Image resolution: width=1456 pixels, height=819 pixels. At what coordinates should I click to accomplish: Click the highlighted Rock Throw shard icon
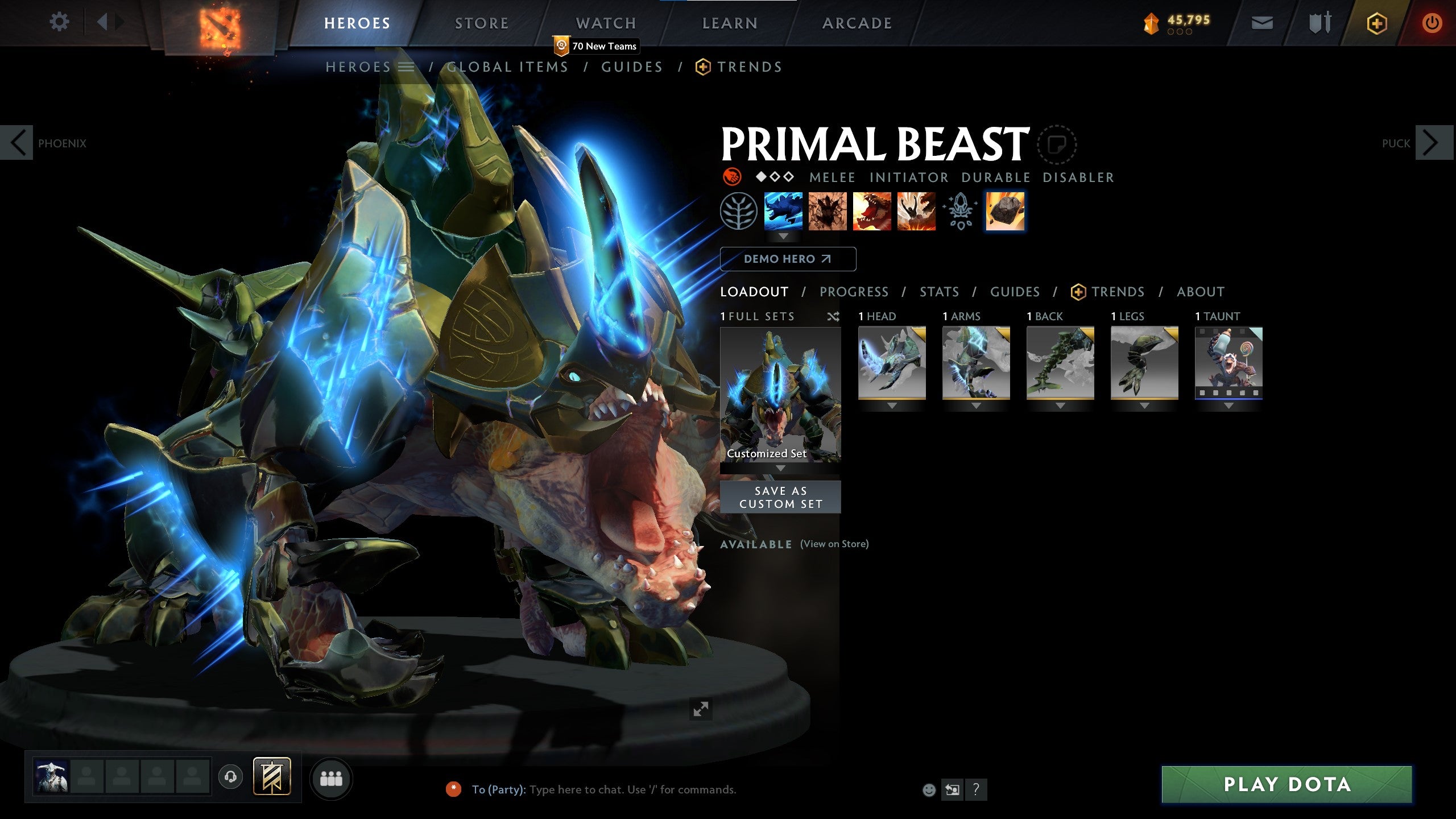tap(1006, 211)
